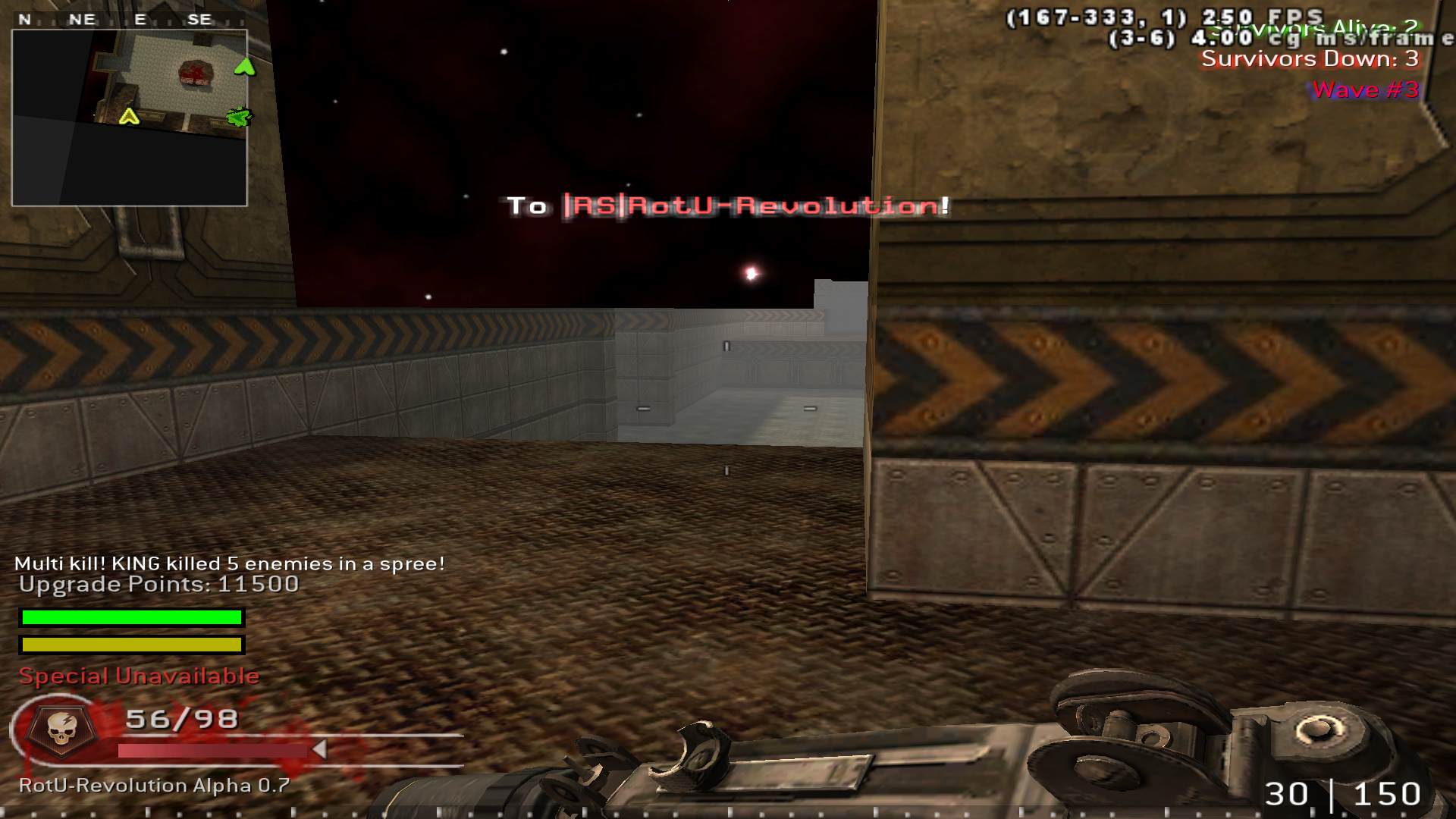The image size is (1456, 819).
Task: Toggle the Special Unavailable indicator
Action: pos(140,675)
